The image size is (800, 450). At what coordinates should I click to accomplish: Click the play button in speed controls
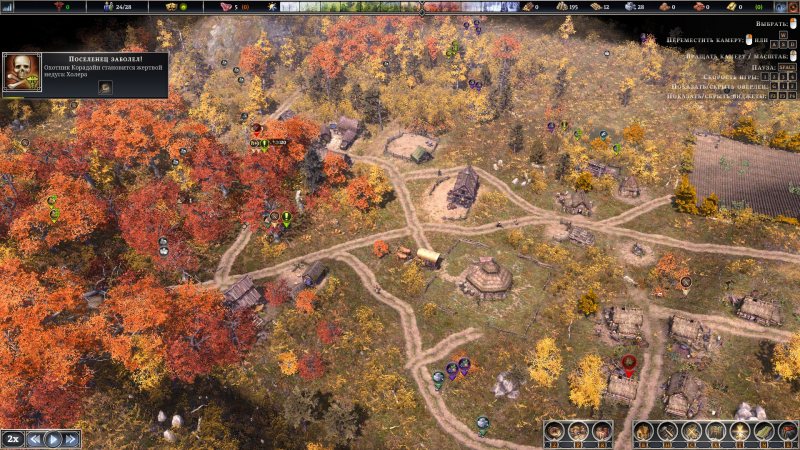tap(54, 438)
